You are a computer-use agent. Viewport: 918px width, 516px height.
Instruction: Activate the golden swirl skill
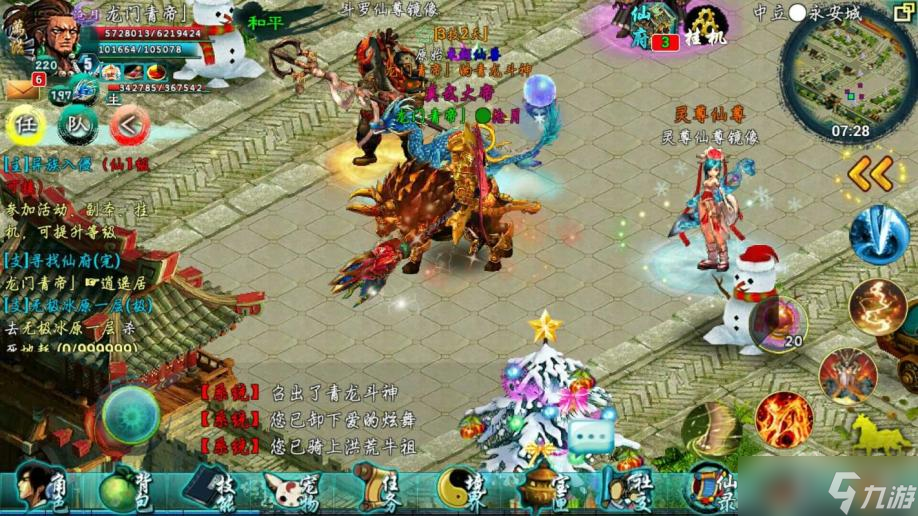[877, 307]
